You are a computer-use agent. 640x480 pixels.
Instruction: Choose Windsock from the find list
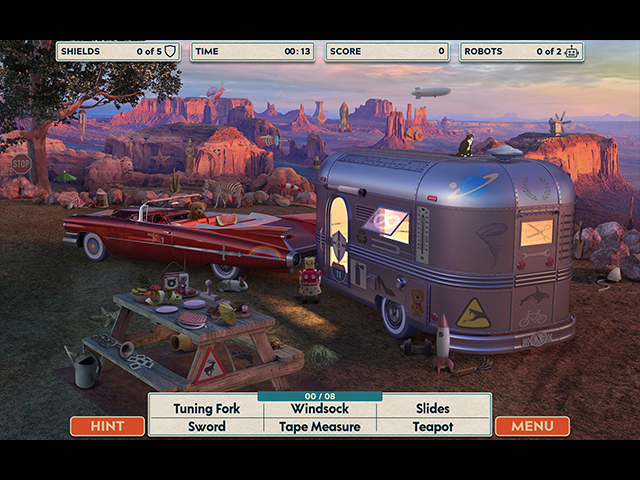click(x=320, y=408)
